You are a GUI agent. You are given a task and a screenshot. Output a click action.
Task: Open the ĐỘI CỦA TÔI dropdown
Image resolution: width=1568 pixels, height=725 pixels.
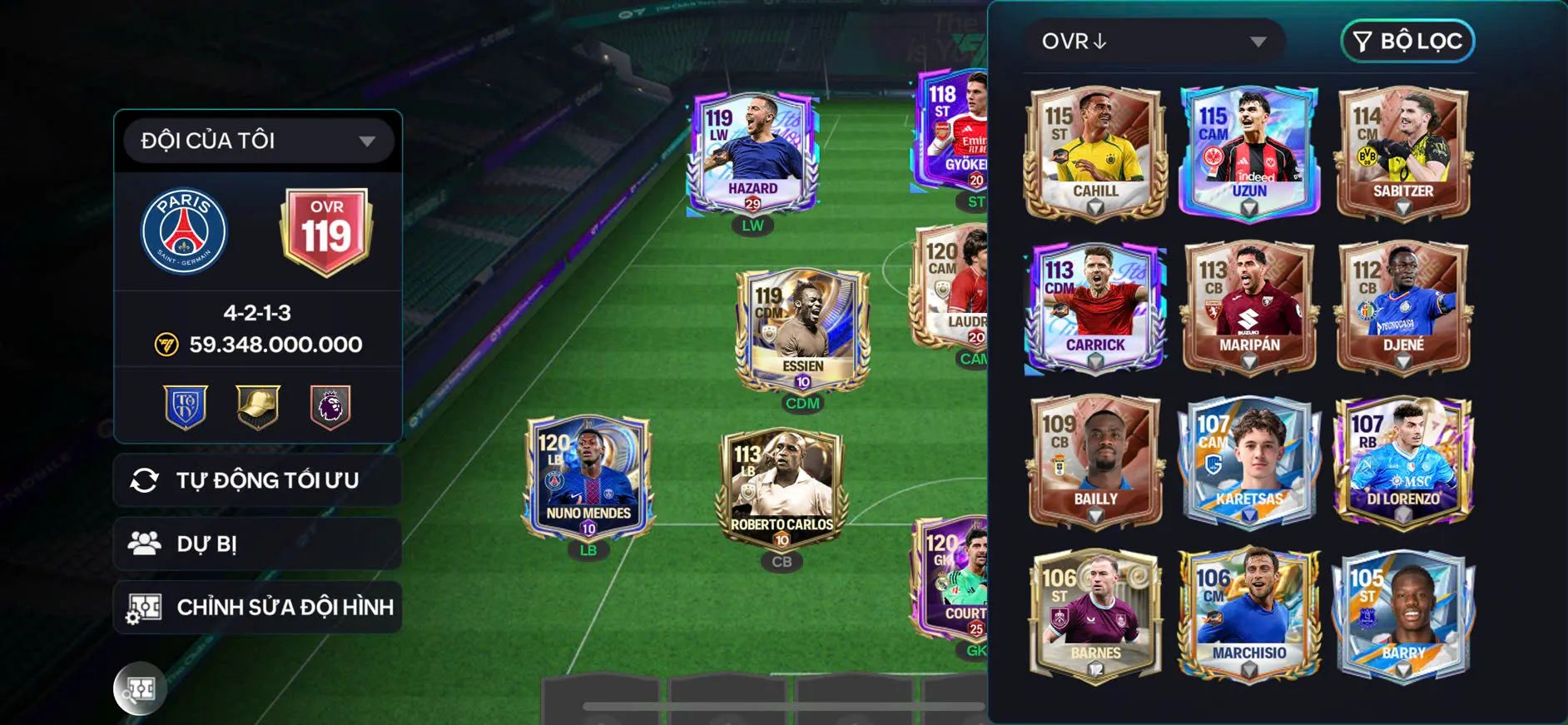coord(256,140)
